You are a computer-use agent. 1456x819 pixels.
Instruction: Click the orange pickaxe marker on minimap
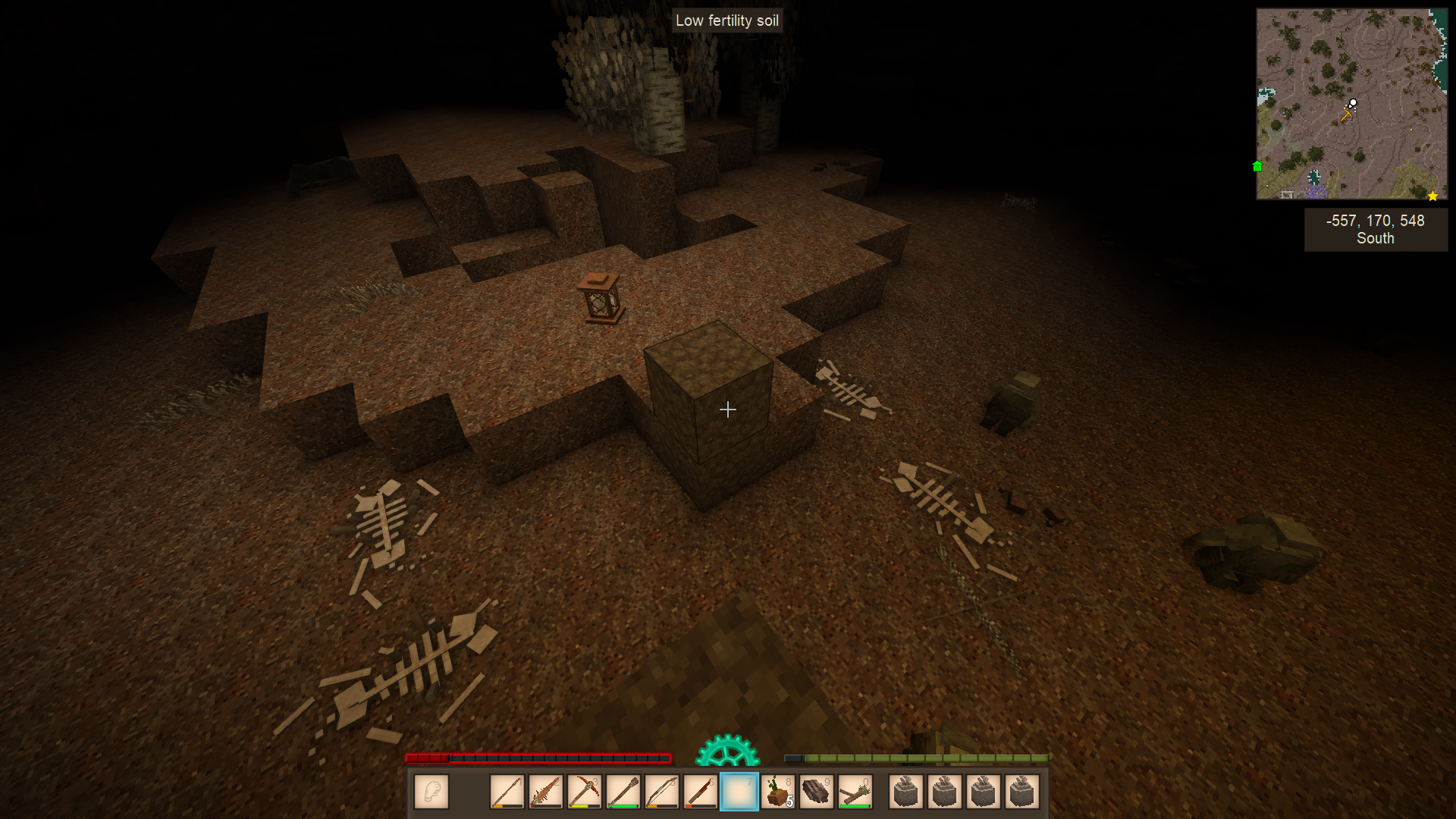[x=1346, y=116]
